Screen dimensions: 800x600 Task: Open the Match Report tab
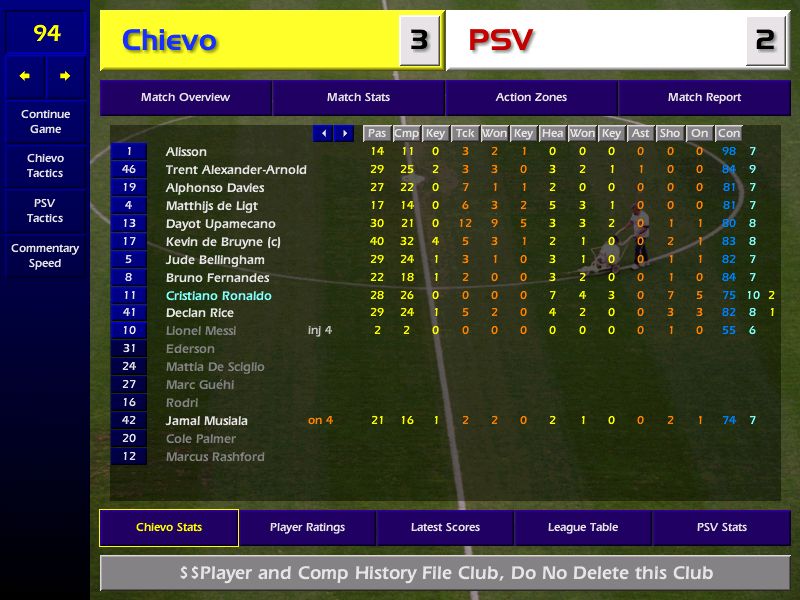tap(704, 98)
